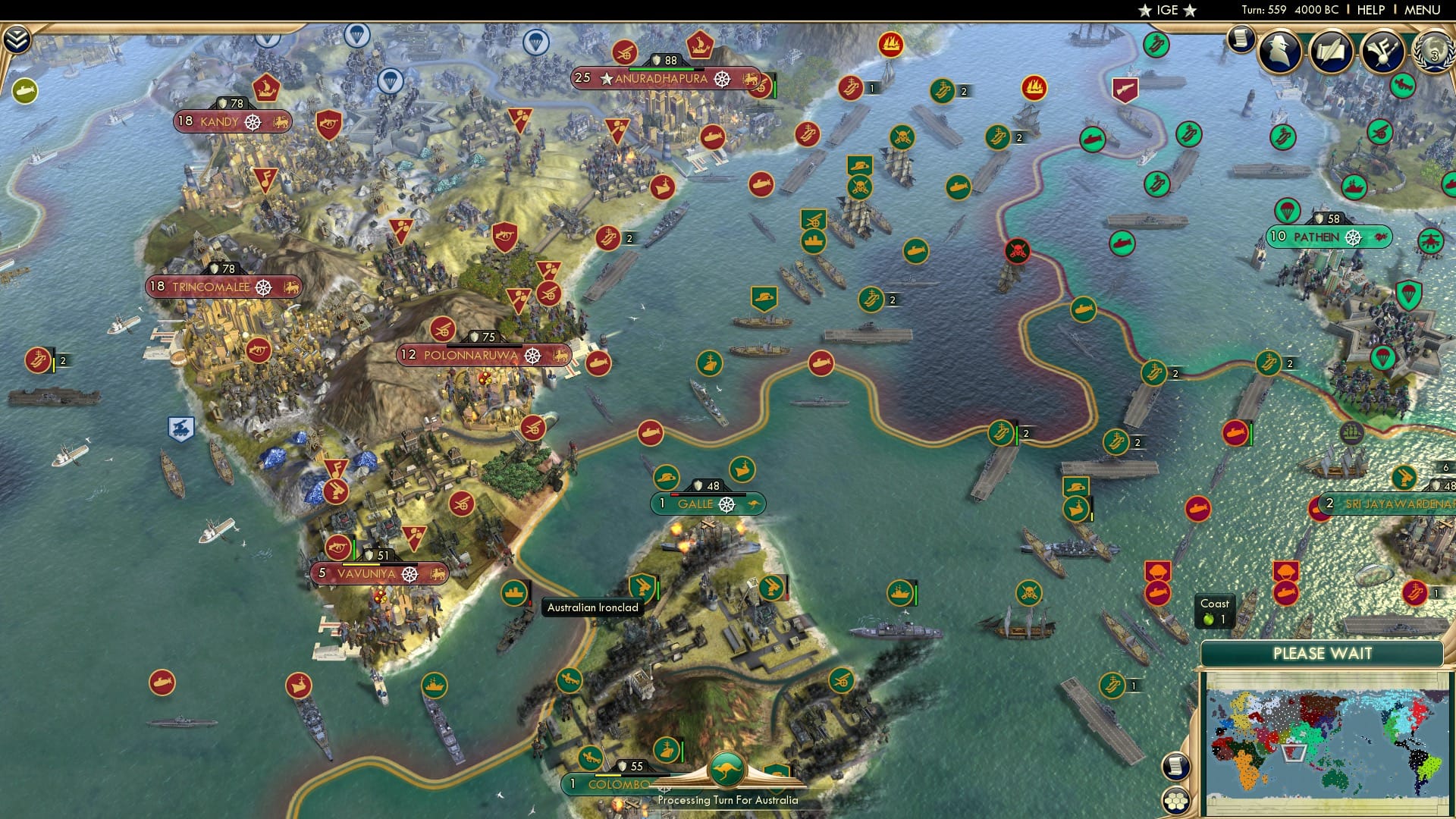Select the red warship icon above Anuradhapura

698,46
